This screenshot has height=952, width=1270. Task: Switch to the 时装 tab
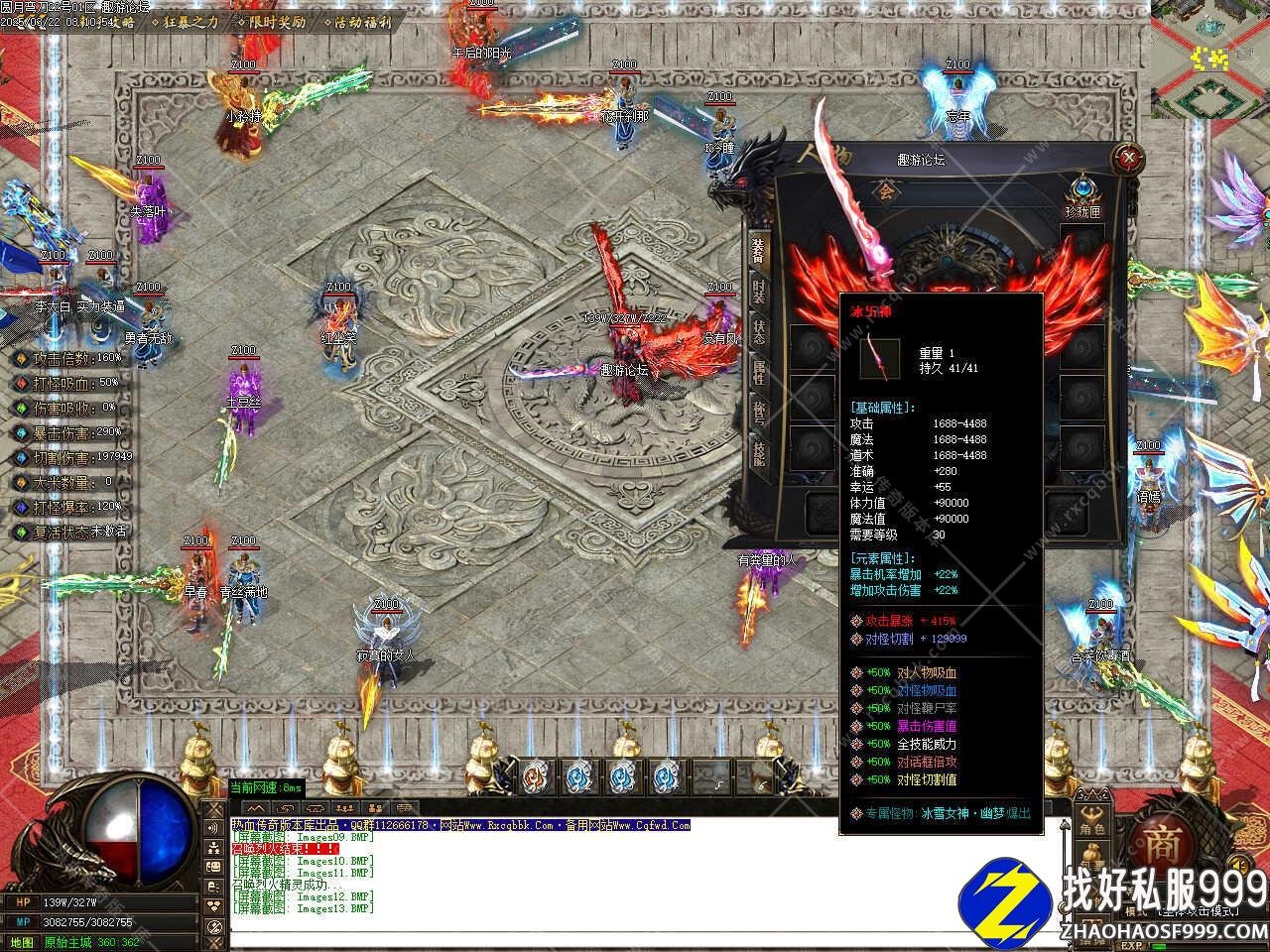point(759,293)
